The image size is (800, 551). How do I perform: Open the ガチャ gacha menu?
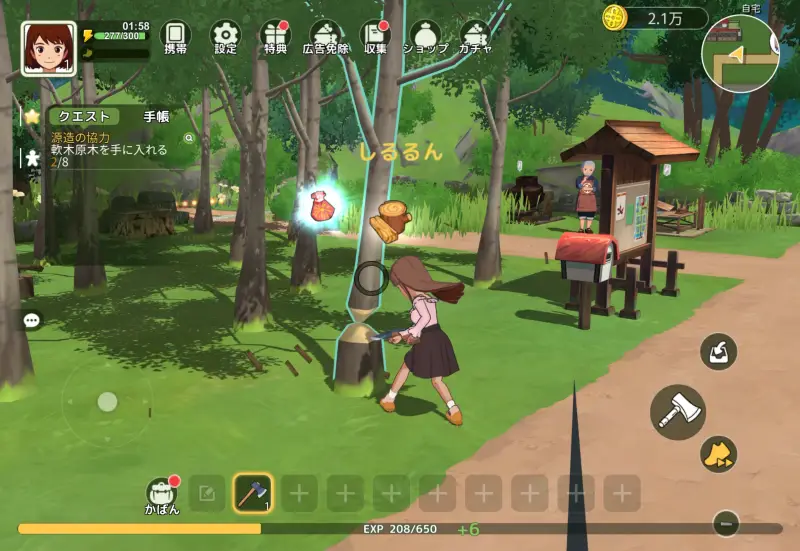[475, 37]
